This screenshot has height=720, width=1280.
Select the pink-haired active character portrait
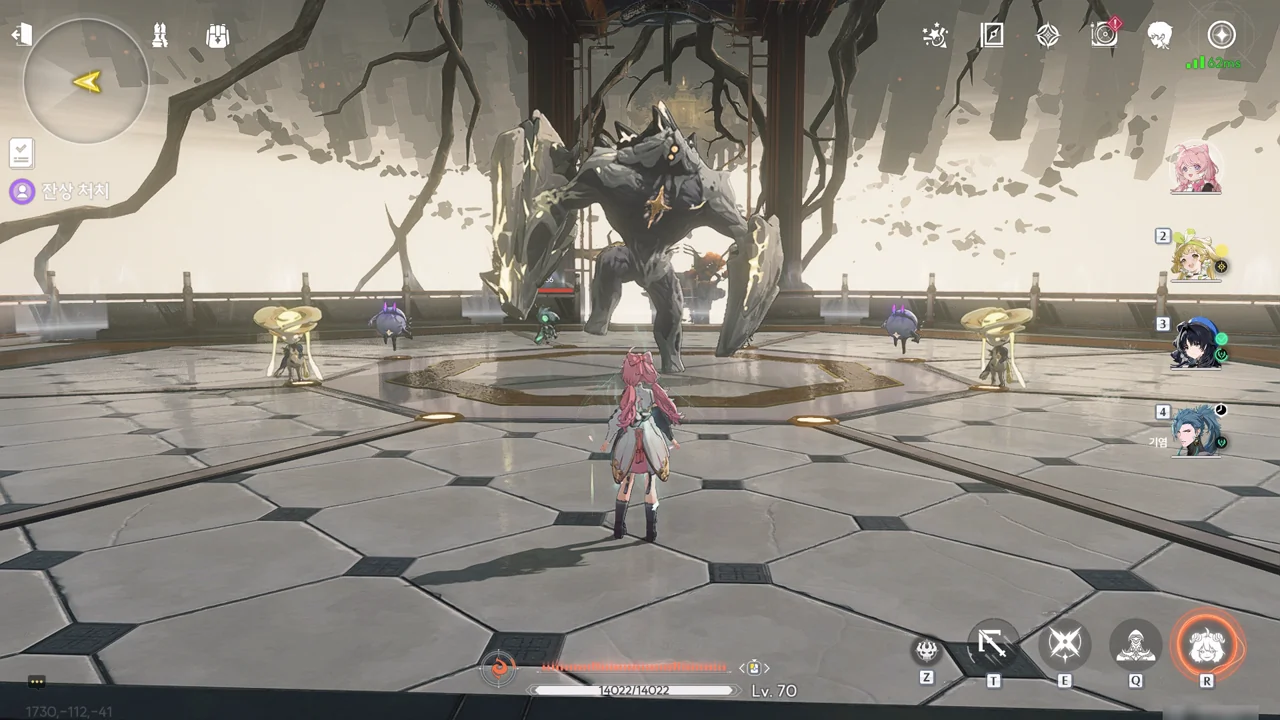[1194, 167]
